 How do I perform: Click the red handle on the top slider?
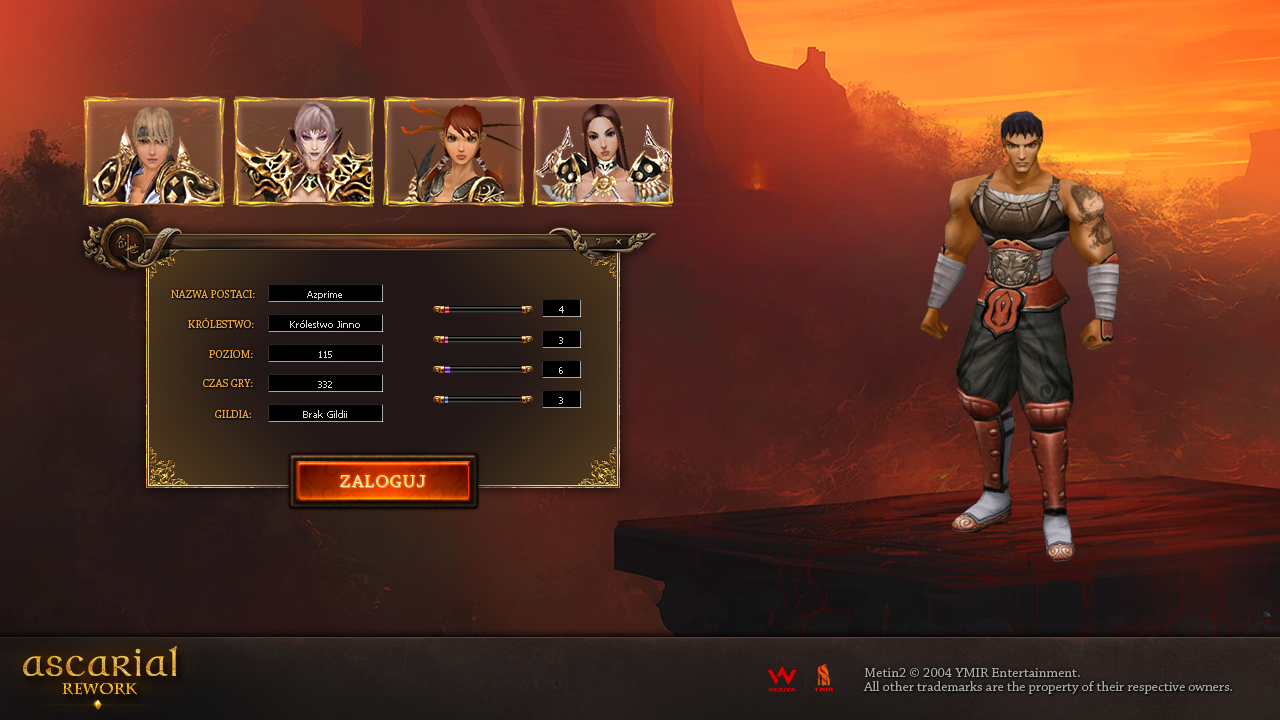[x=446, y=308]
